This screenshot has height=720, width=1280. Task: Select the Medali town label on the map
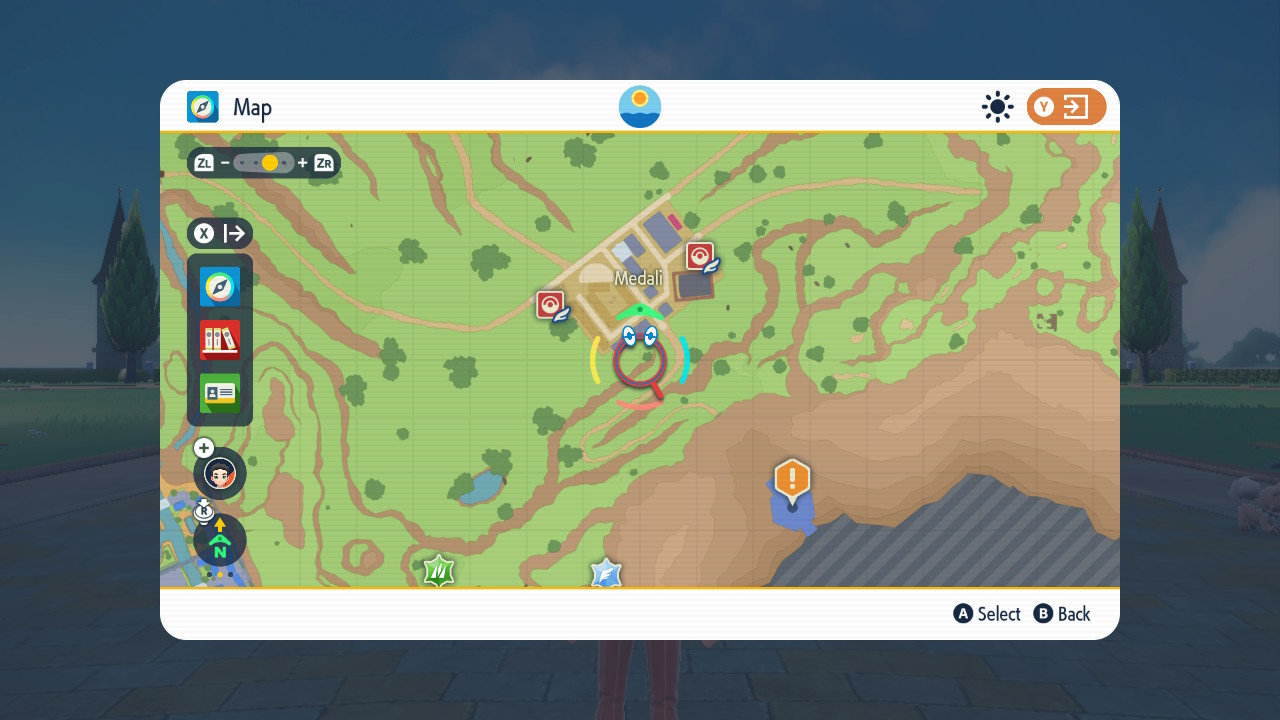(638, 278)
